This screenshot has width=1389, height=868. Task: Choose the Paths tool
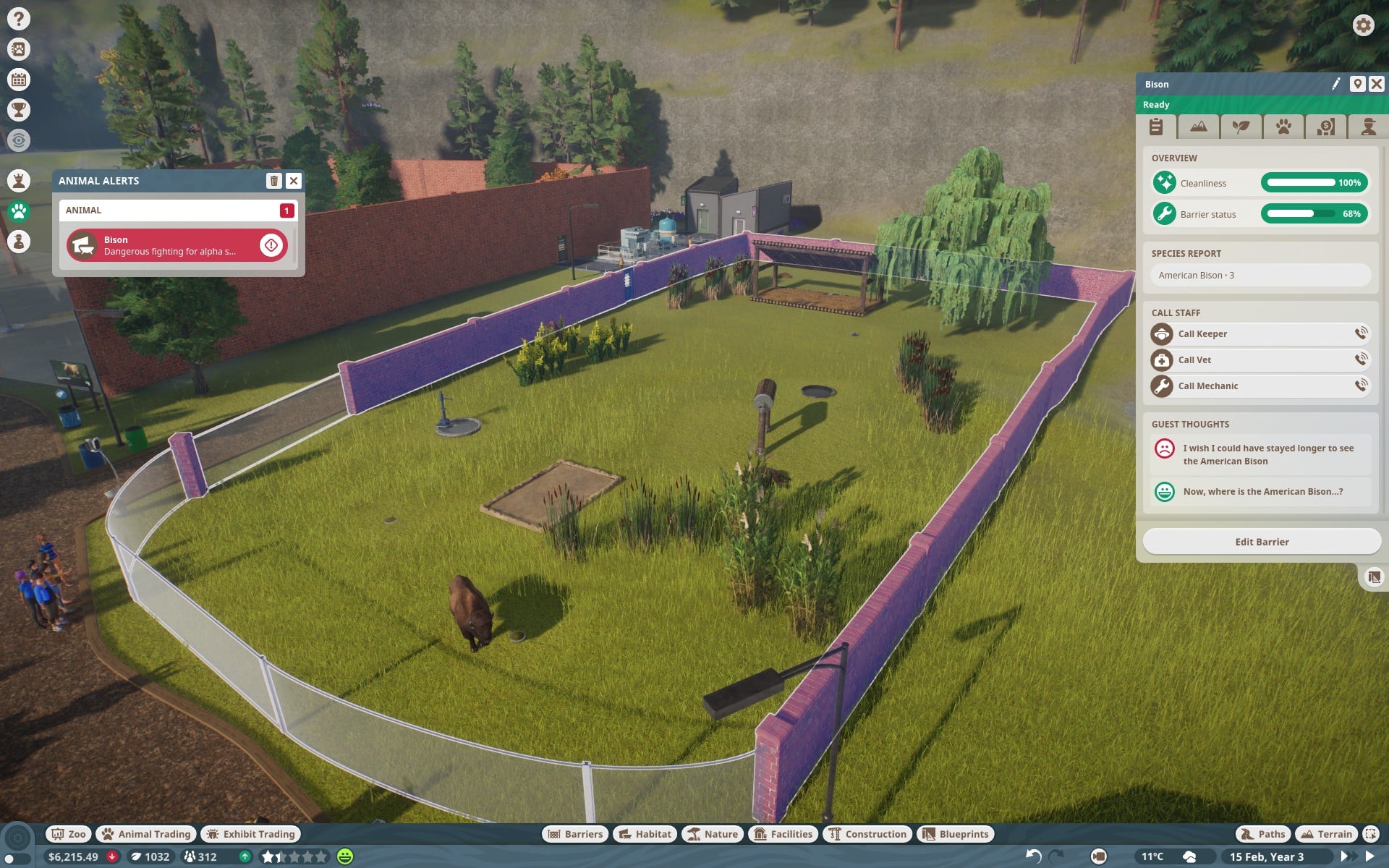(1263, 834)
